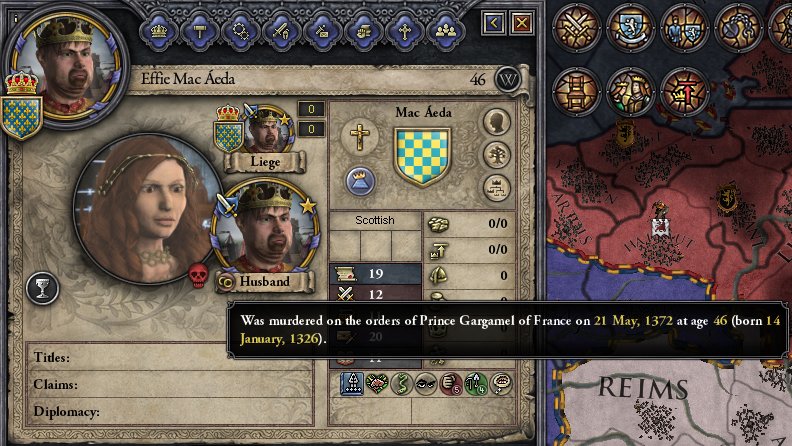Image resolution: width=792 pixels, height=446 pixels.
Task: Open the religion tab with the cross icon
Action: pyautogui.click(x=404, y=28)
